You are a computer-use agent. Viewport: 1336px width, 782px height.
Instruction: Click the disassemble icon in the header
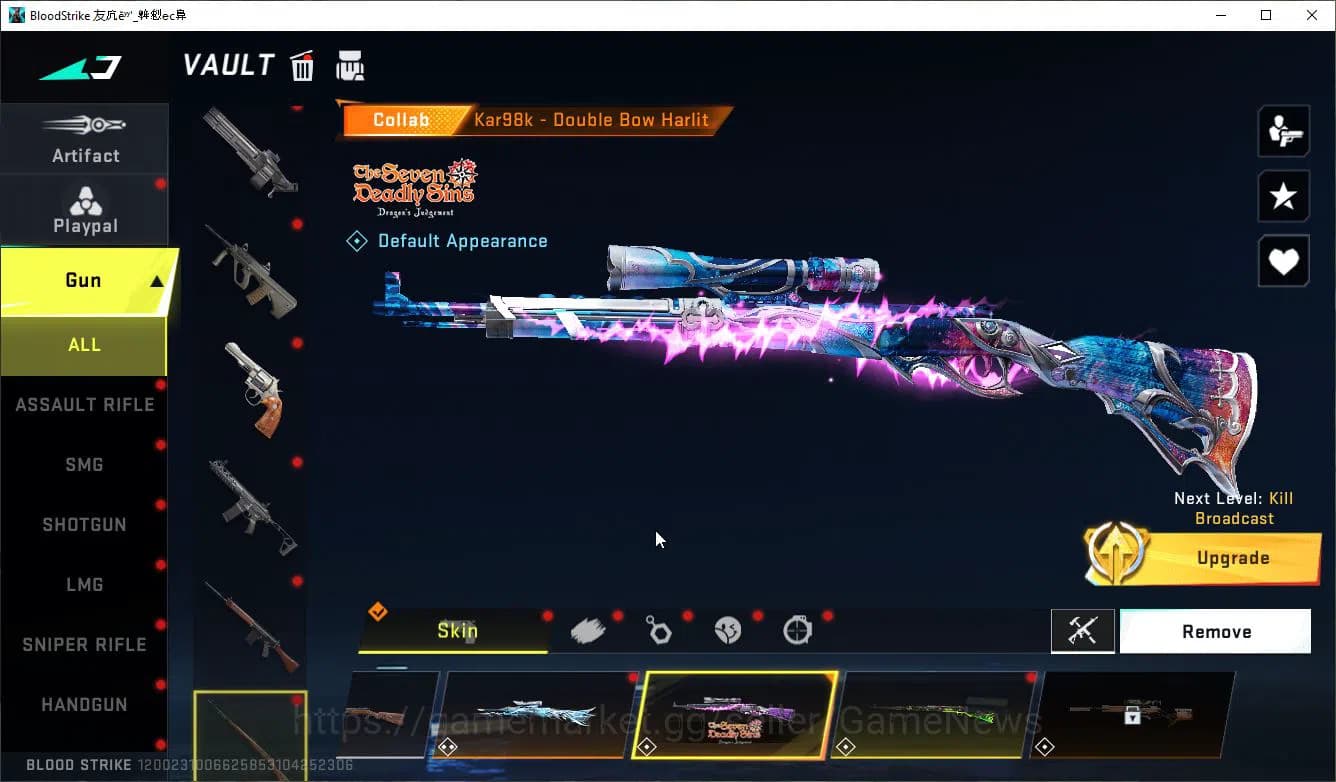350,65
